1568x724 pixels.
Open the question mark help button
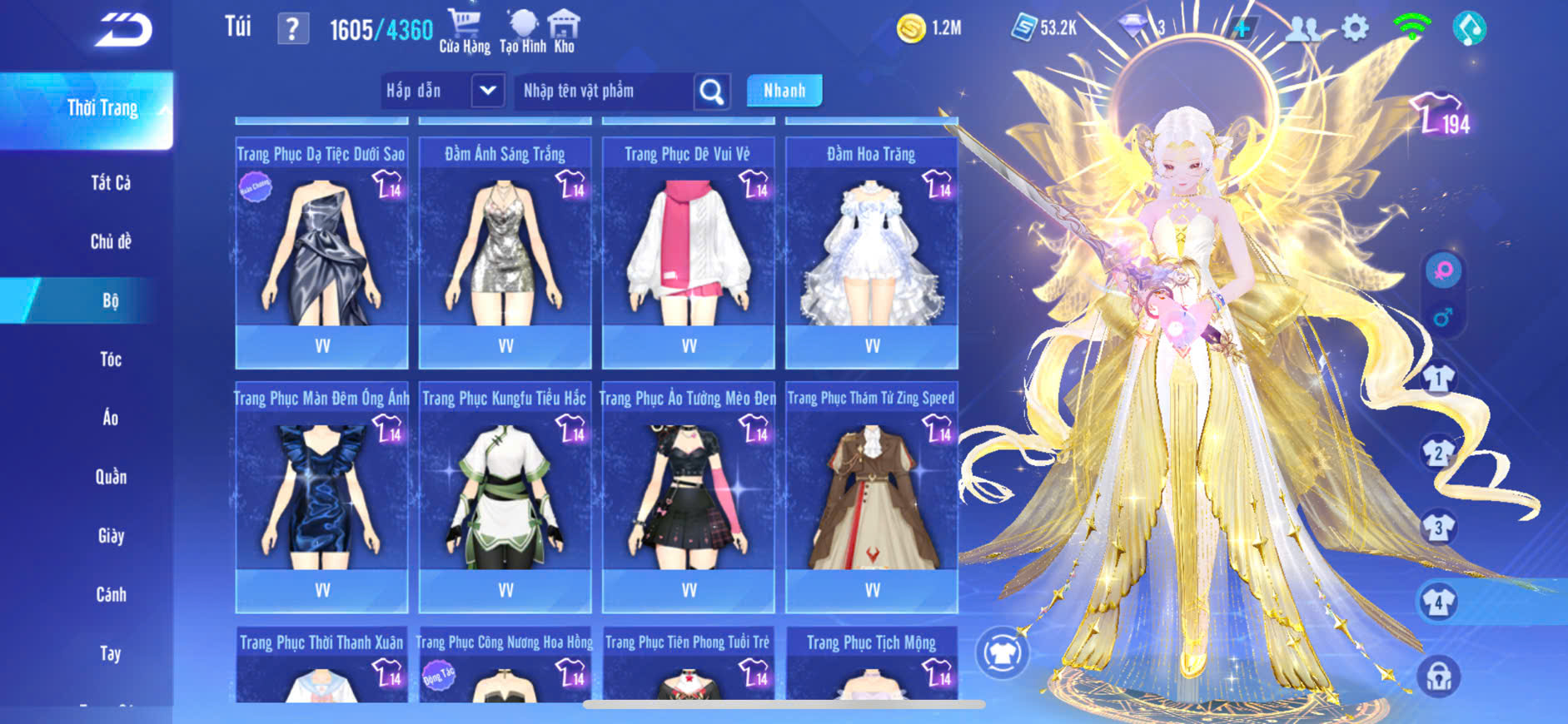[292, 29]
